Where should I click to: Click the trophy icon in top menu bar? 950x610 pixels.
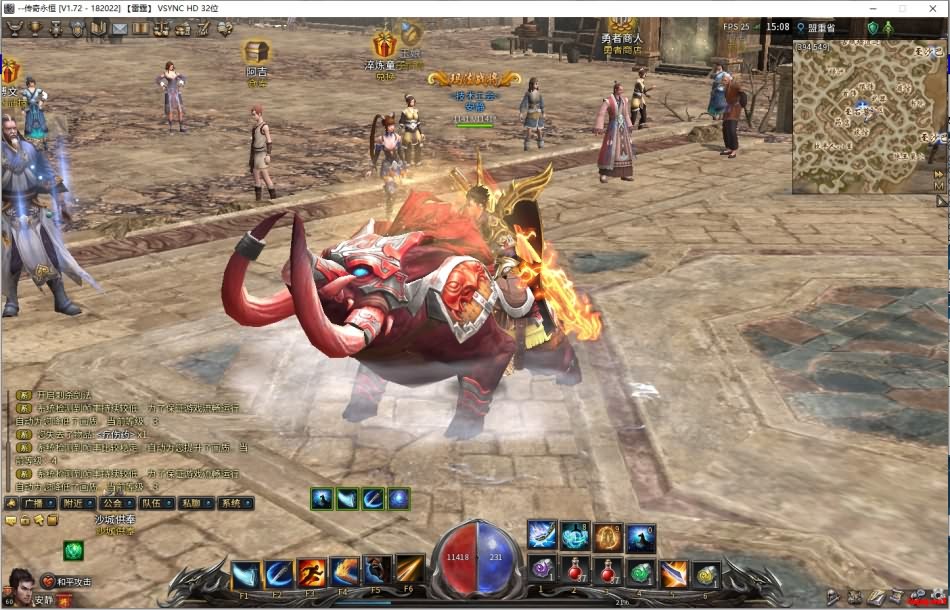[x=36, y=28]
